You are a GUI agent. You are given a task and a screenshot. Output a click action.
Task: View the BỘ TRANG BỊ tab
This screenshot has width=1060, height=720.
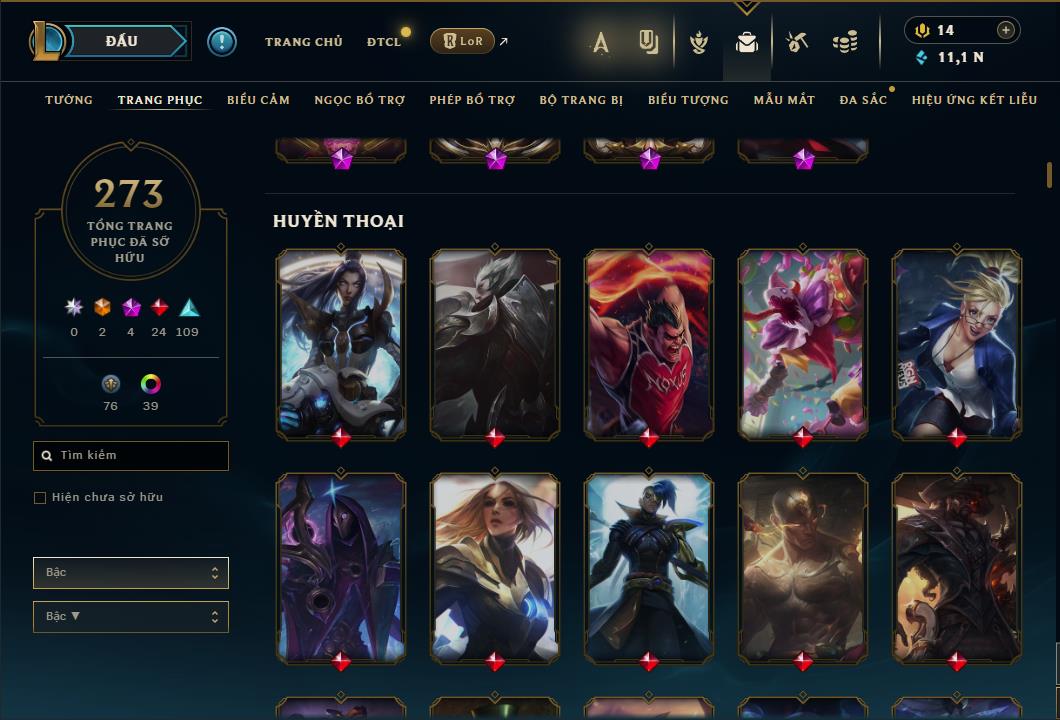(x=581, y=100)
